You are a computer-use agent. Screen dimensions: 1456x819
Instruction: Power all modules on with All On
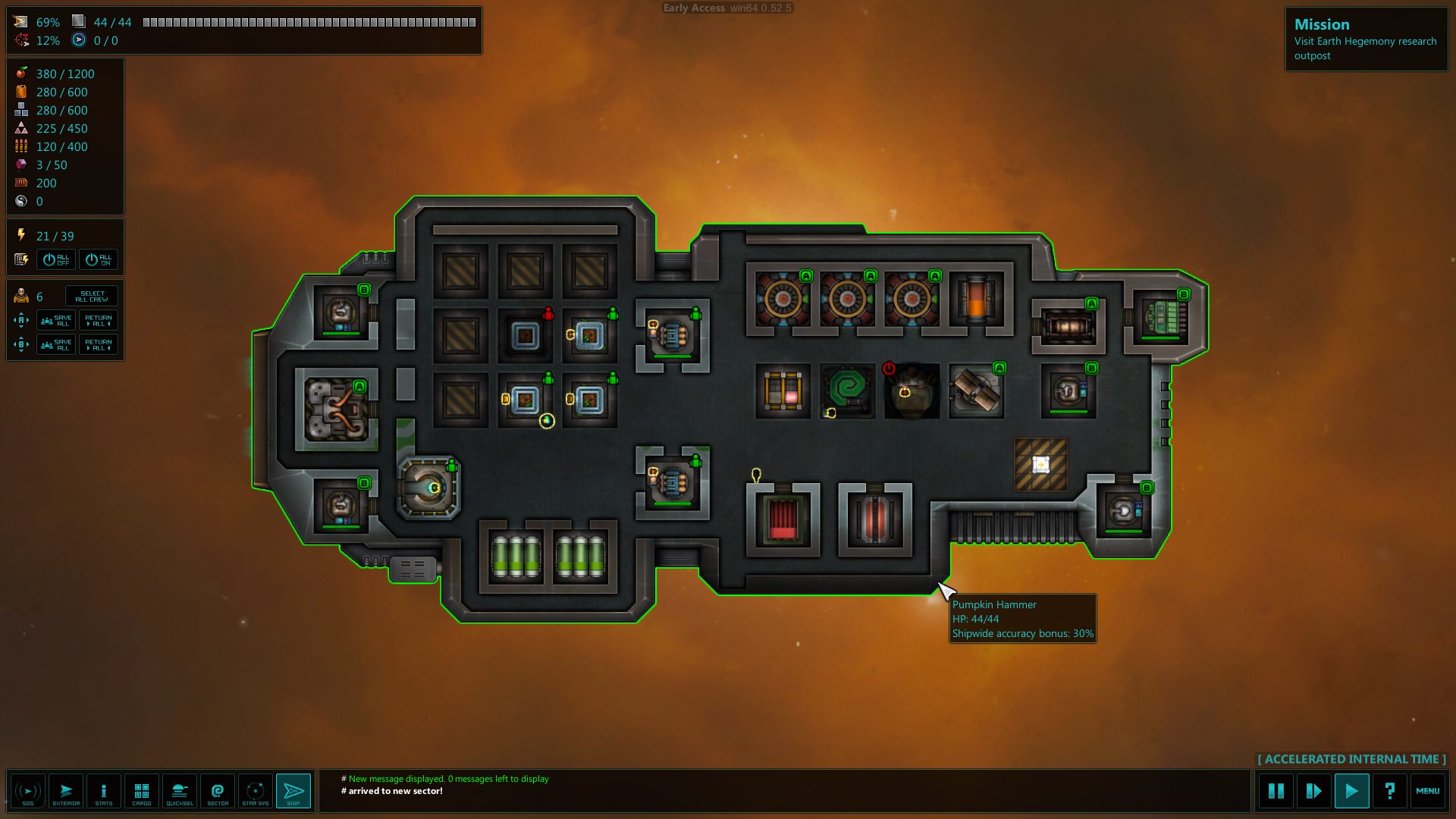pos(99,259)
